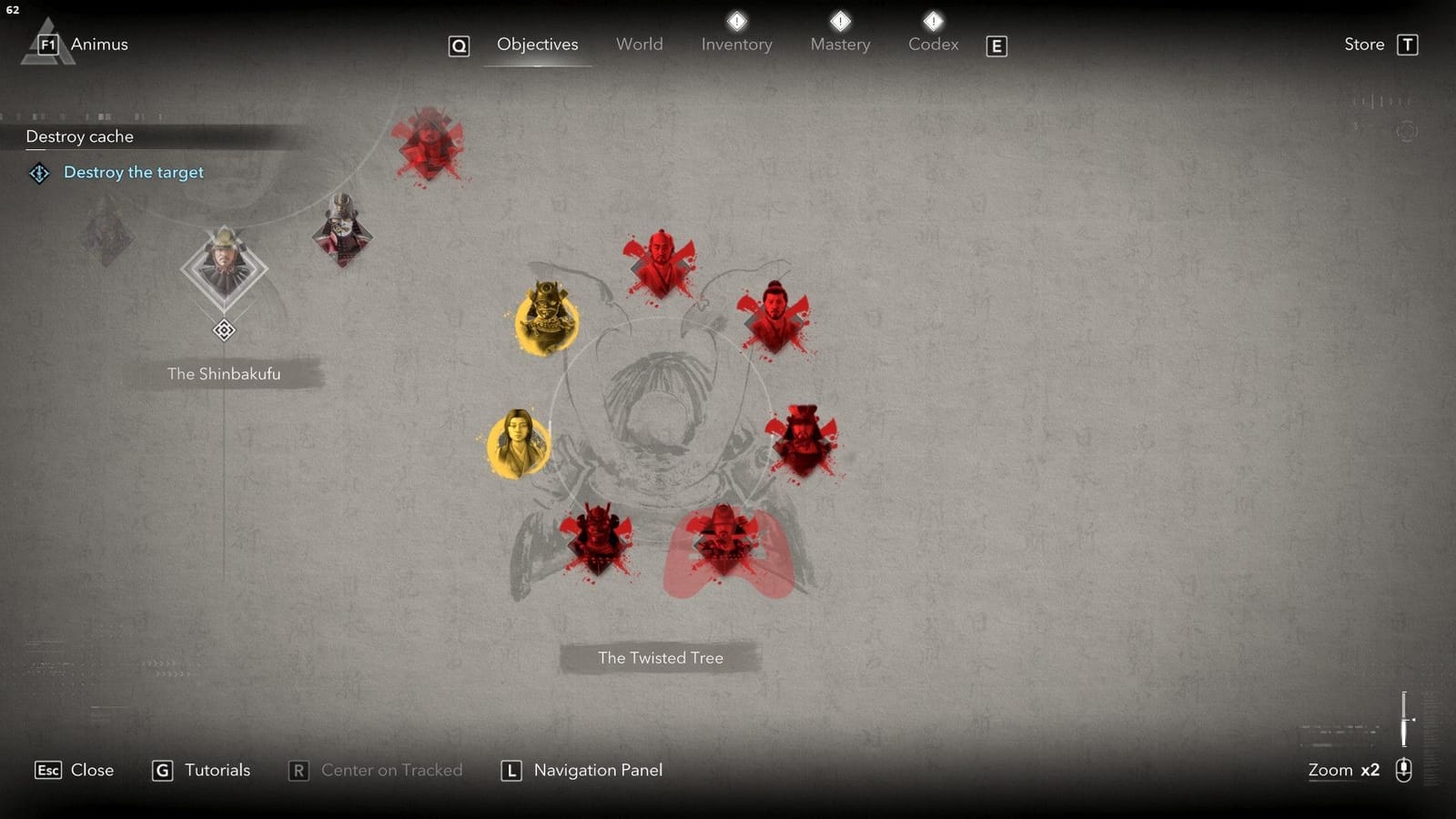Open the Codex alert indicator

[933, 20]
